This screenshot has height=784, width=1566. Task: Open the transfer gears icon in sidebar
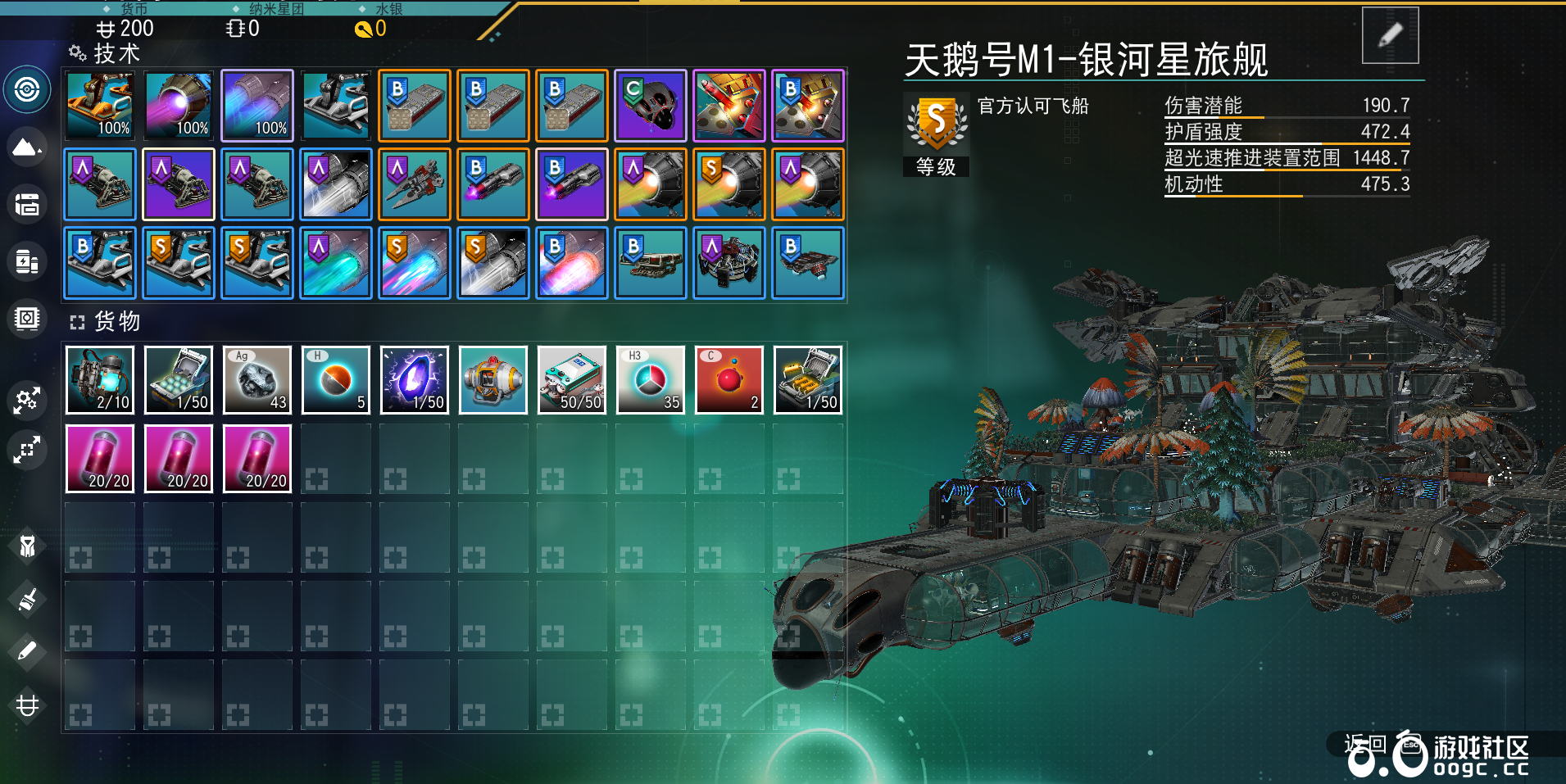(27, 401)
